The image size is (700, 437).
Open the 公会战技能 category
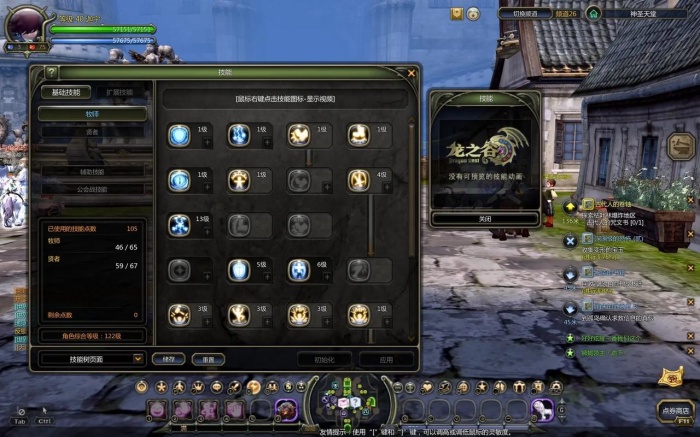(x=92, y=188)
